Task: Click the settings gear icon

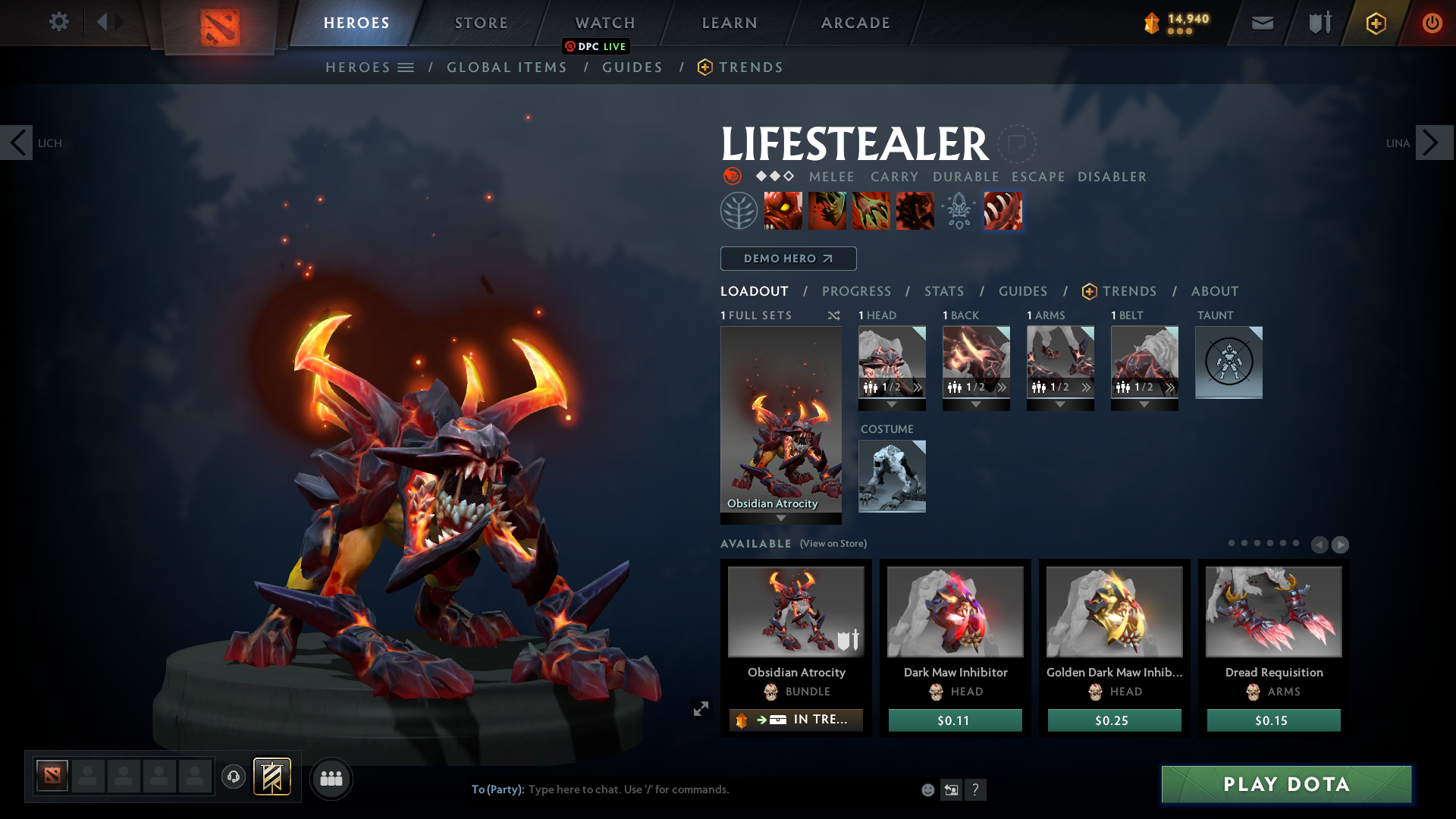Action: 59,22
